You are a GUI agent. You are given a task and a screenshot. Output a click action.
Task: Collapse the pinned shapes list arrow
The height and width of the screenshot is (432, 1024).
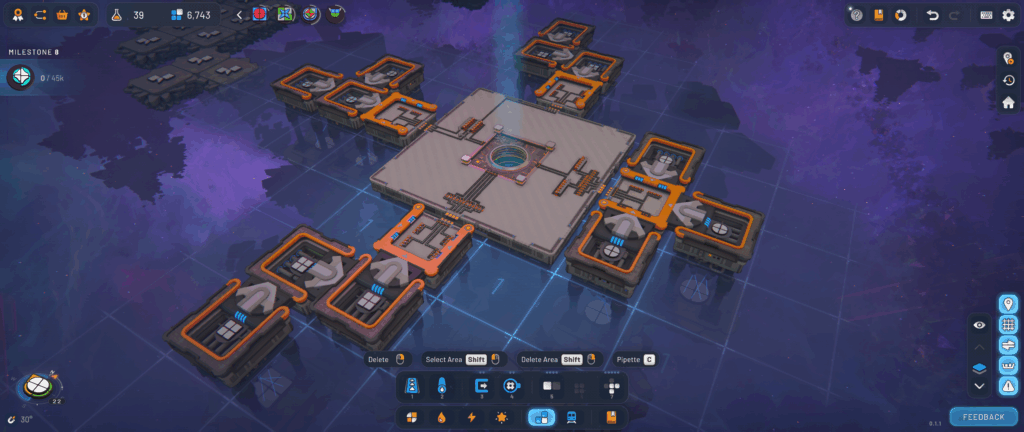[238, 15]
